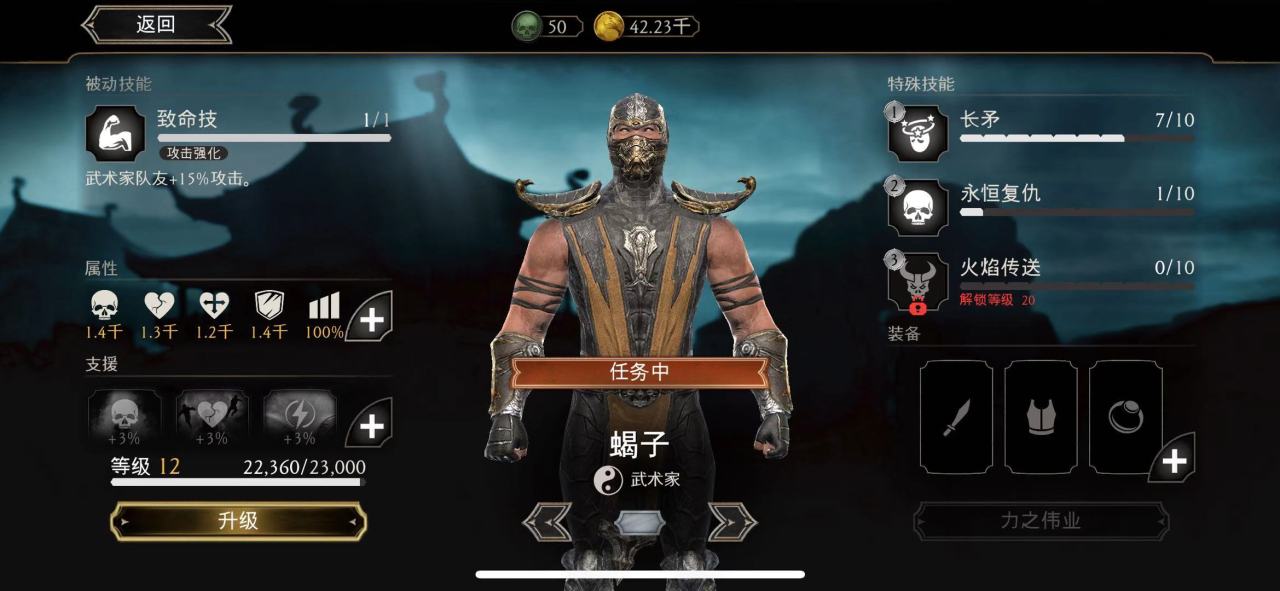Viewport: 1280px width, 591px height.
Task: Expand attributes with the plus button
Action: pos(371,319)
